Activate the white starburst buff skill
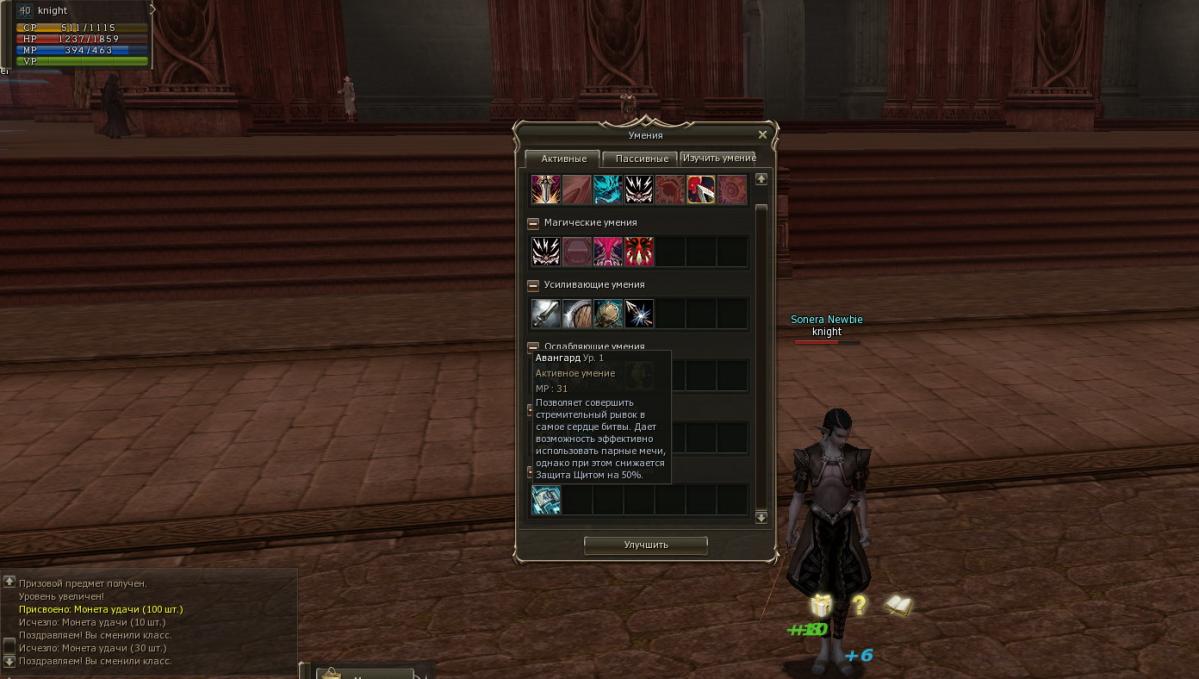Screen dimensions: 1199x679 pos(639,314)
